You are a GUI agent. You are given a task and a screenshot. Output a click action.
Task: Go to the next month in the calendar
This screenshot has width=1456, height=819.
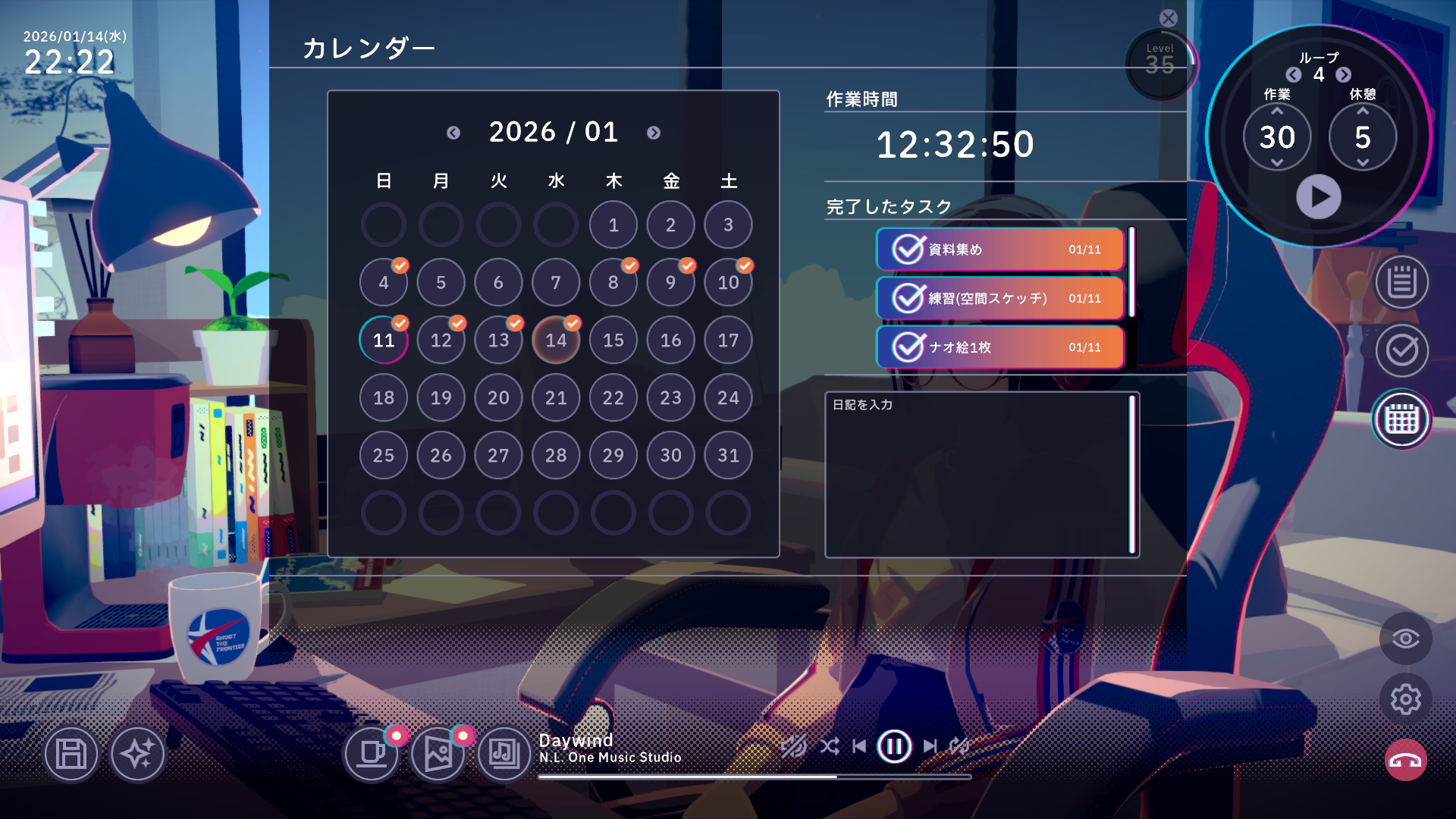click(x=653, y=133)
